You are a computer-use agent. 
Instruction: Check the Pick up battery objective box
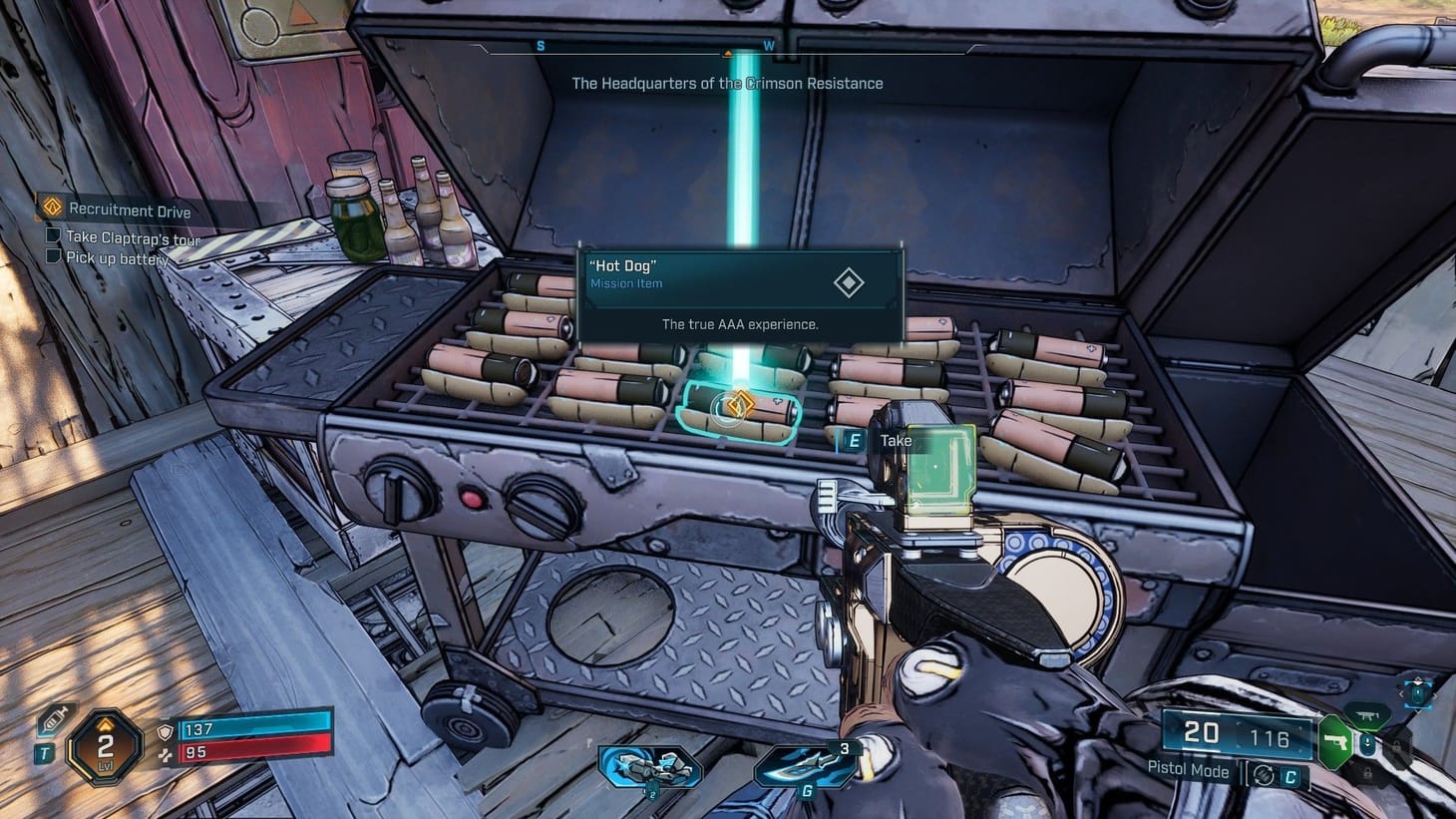tap(51, 255)
